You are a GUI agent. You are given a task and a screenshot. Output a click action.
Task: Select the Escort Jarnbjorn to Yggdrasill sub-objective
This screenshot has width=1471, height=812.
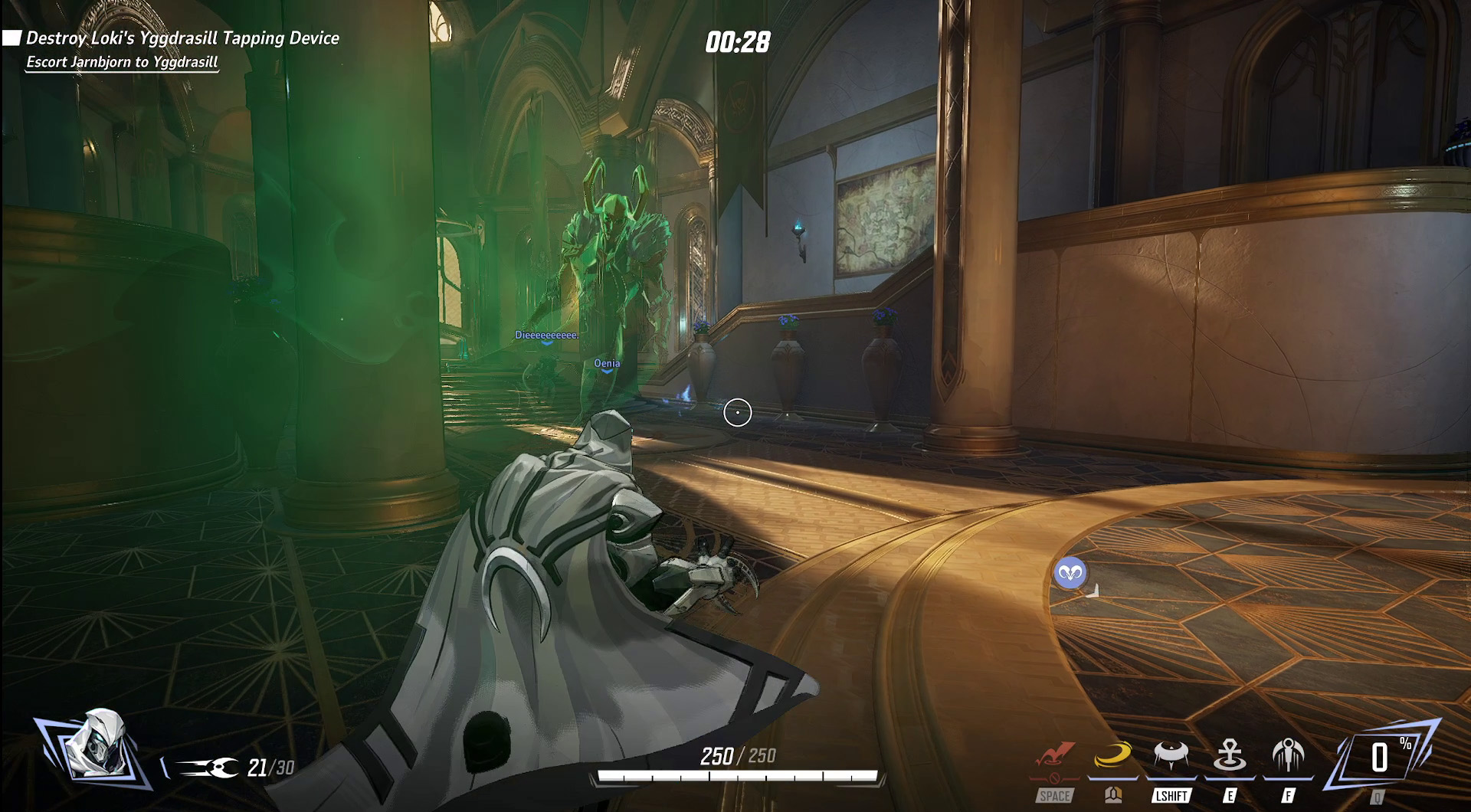tap(123, 62)
